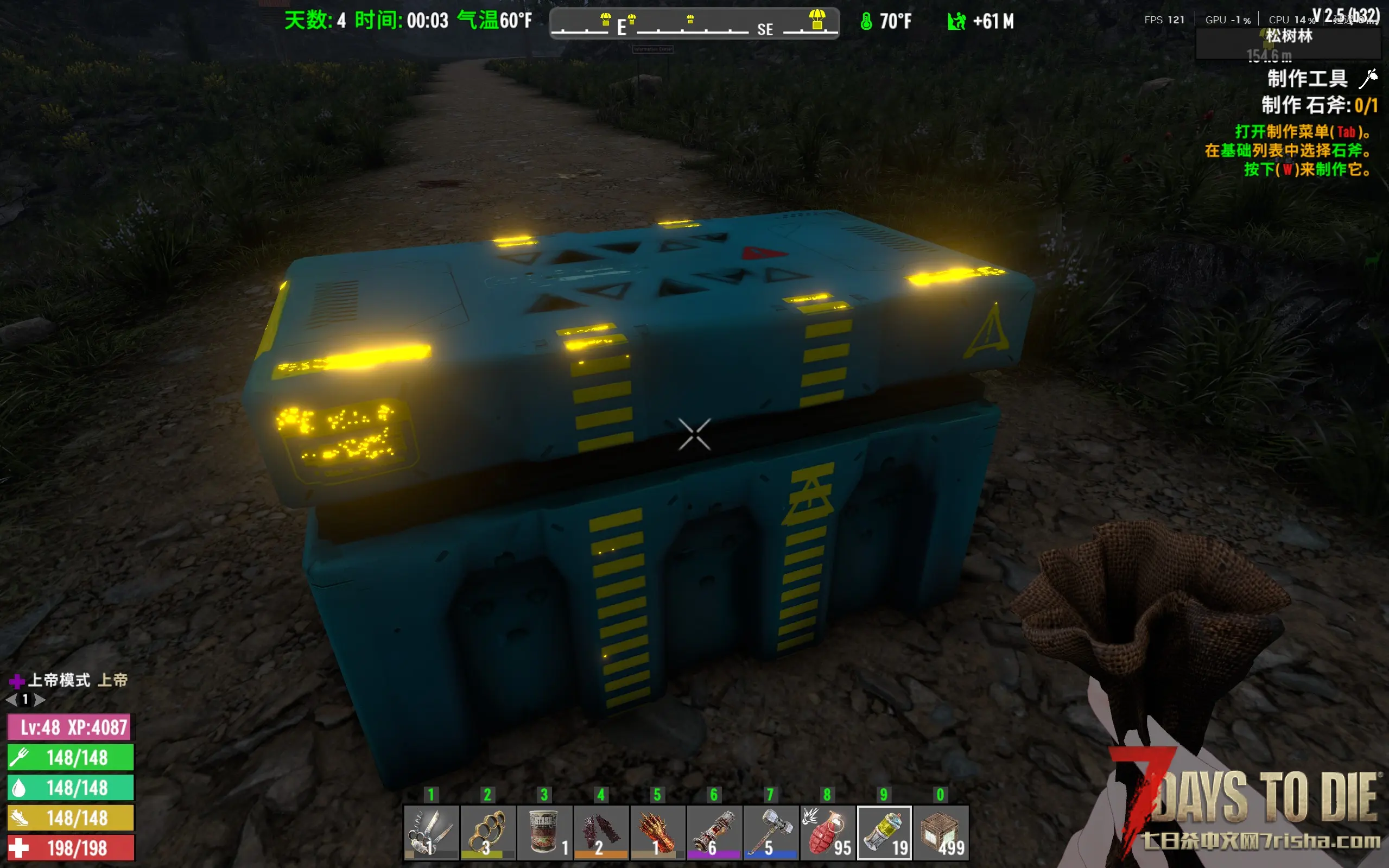Equip the fiery clawed gauntlet slot
1389x868 pixels.
[x=657, y=832]
